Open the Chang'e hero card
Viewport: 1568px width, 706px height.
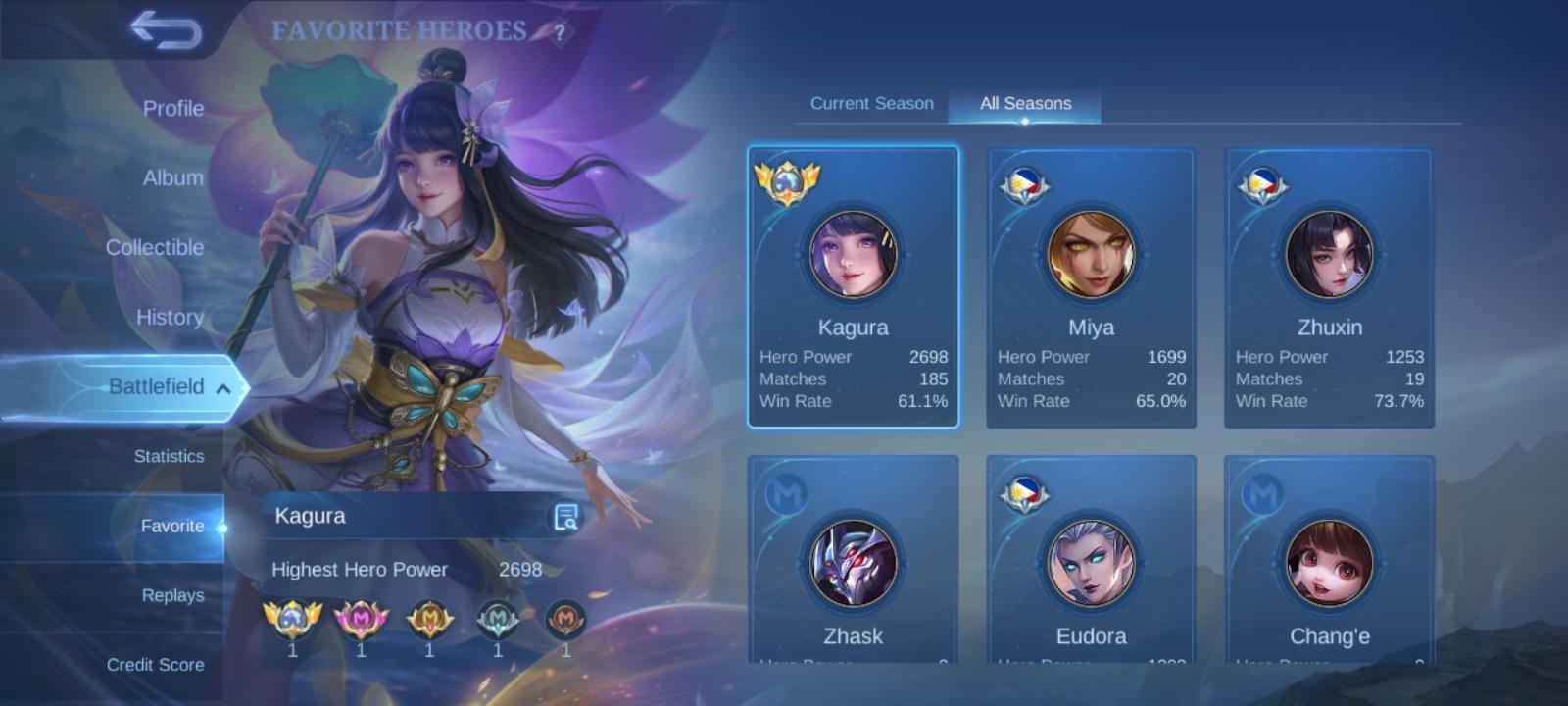point(1329,564)
